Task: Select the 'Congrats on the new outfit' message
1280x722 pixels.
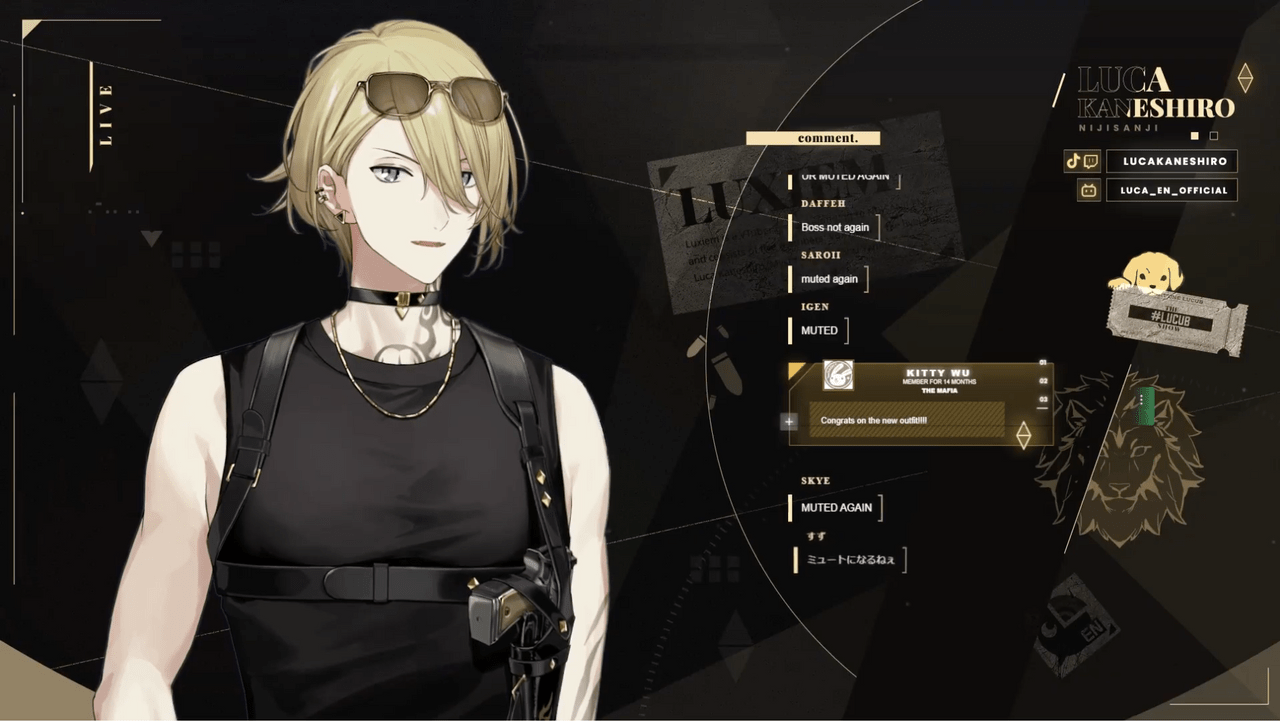Action: pos(873,421)
